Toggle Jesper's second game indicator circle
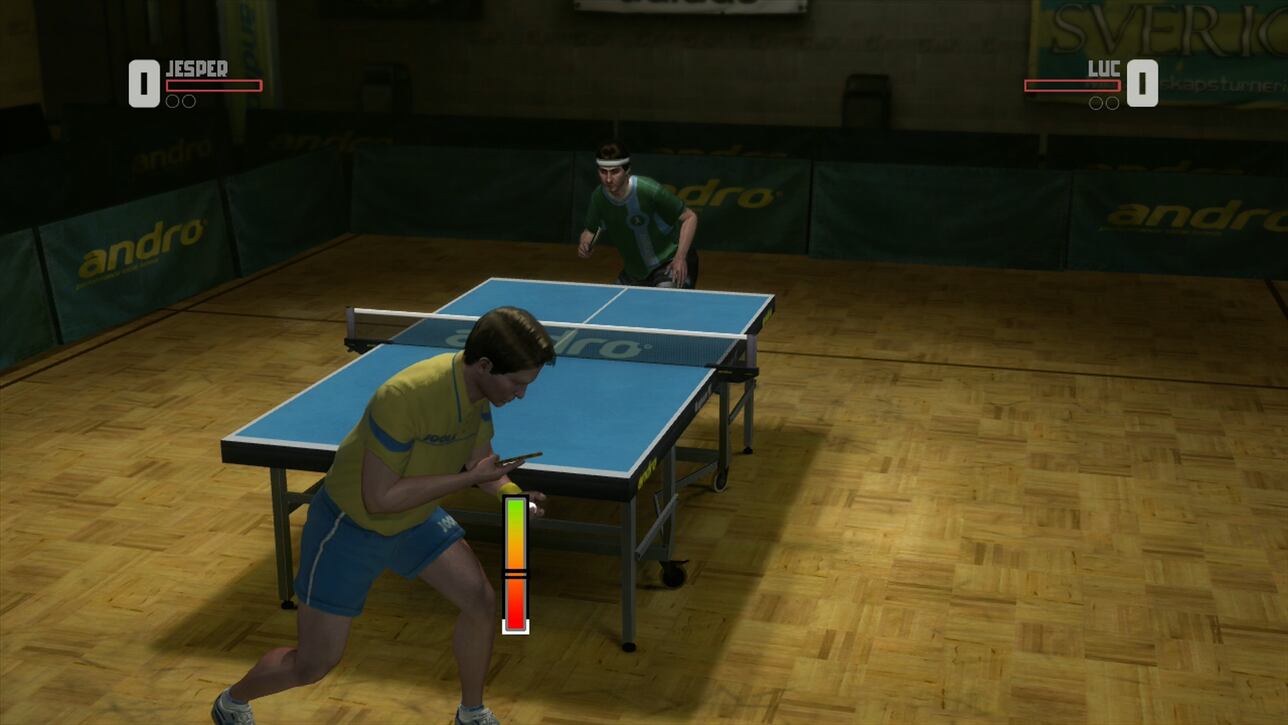 tap(189, 100)
